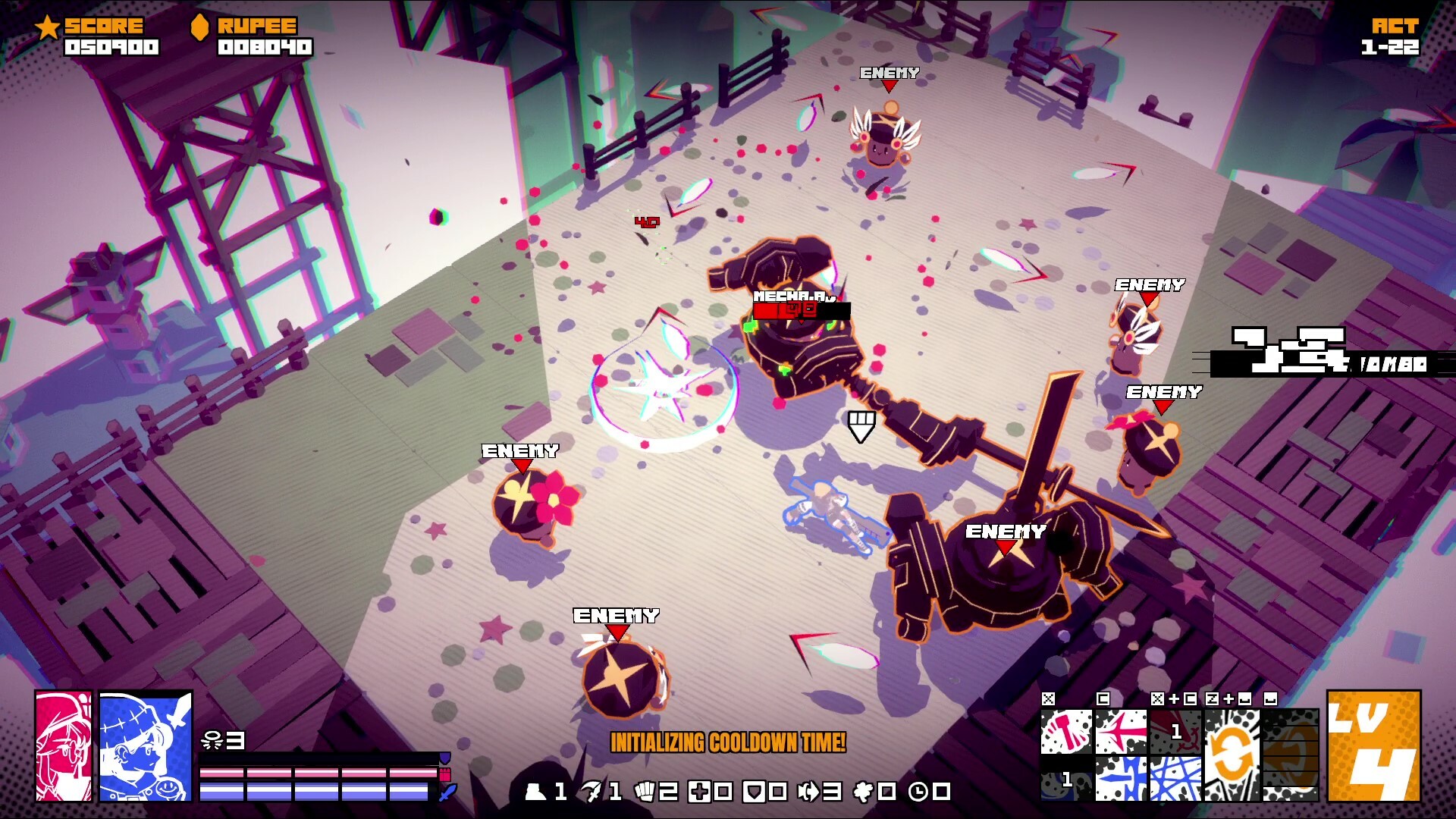Click the boot speed stat icon
Viewport: 1456px width, 819px height.
tap(536, 792)
